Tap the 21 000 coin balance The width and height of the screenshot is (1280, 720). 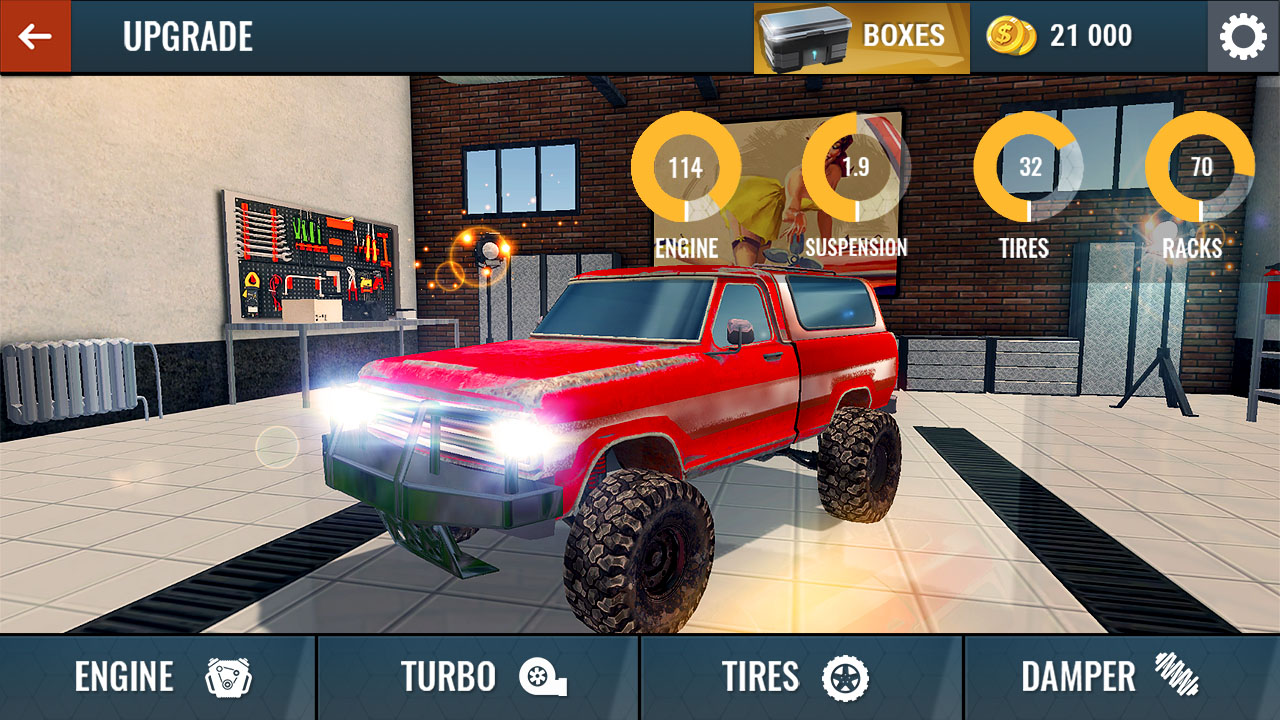coord(1090,34)
